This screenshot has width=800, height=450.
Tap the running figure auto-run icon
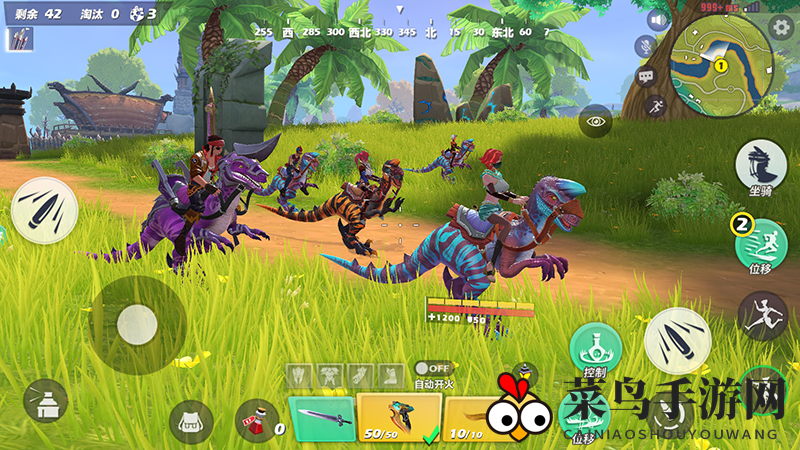click(x=657, y=104)
